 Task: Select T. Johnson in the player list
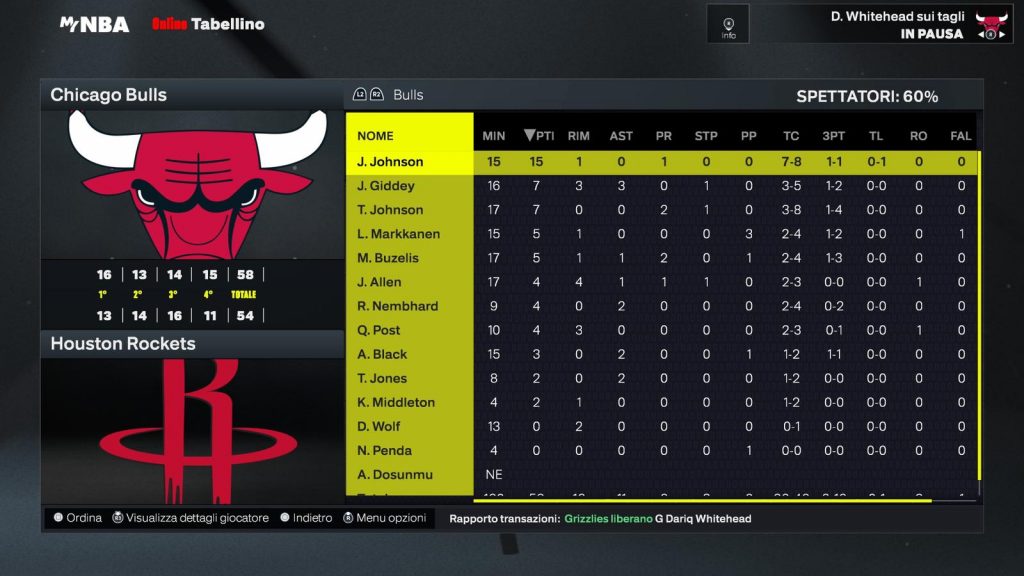pyautogui.click(x=390, y=210)
